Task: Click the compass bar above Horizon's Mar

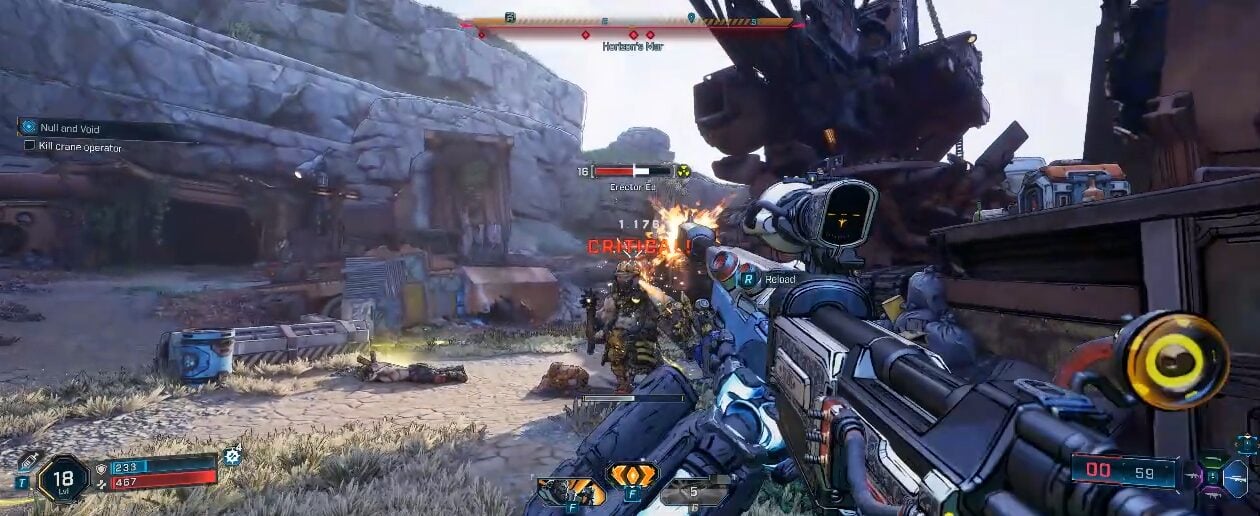Action: click(x=633, y=21)
